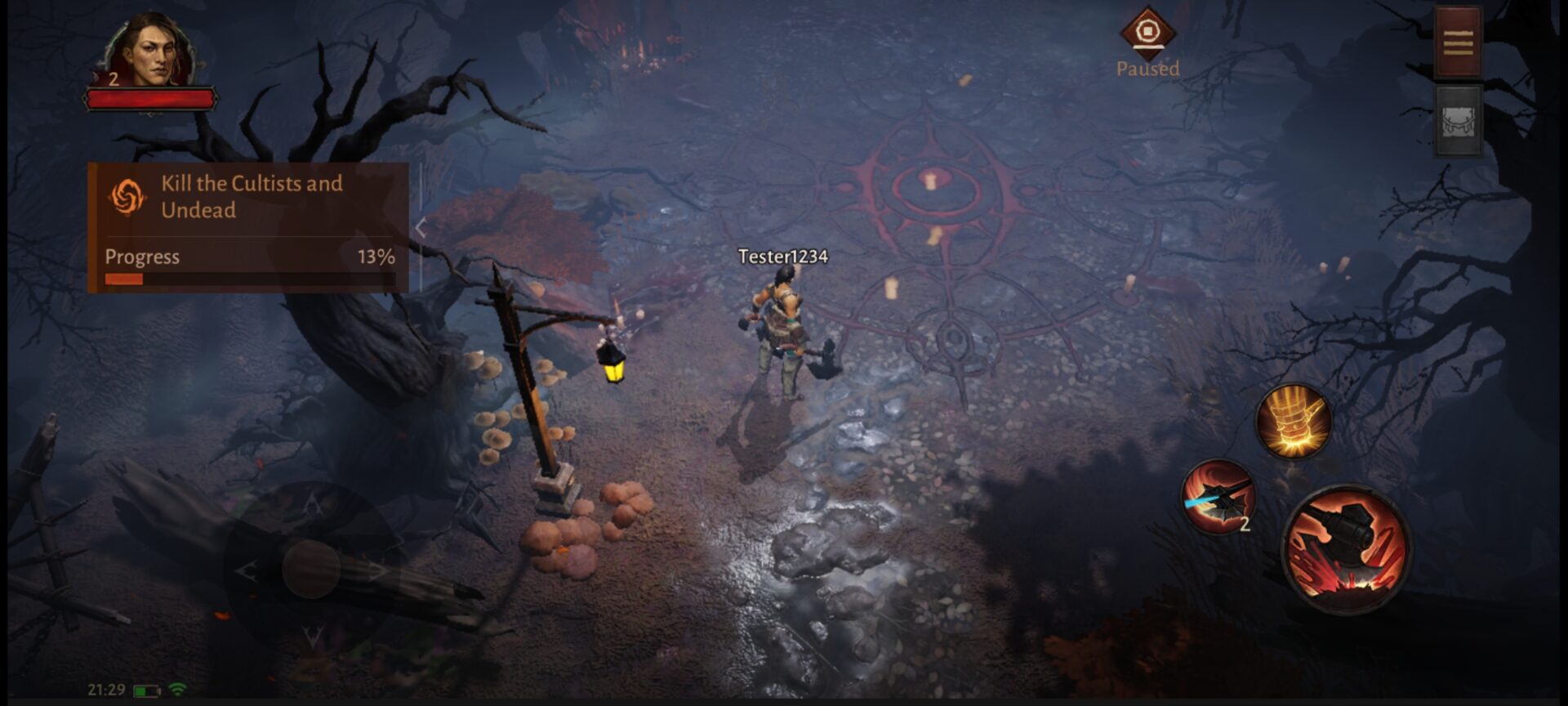Select the Kill the Cultists quest tracker

[248, 226]
